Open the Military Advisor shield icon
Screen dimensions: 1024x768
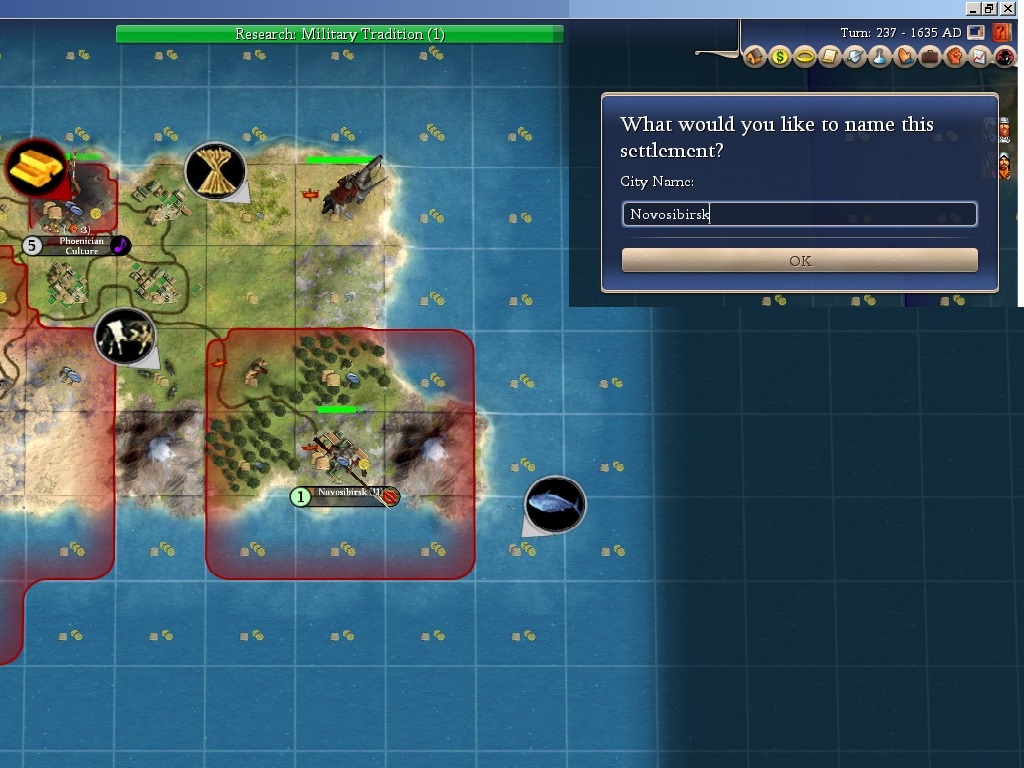click(x=854, y=56)
